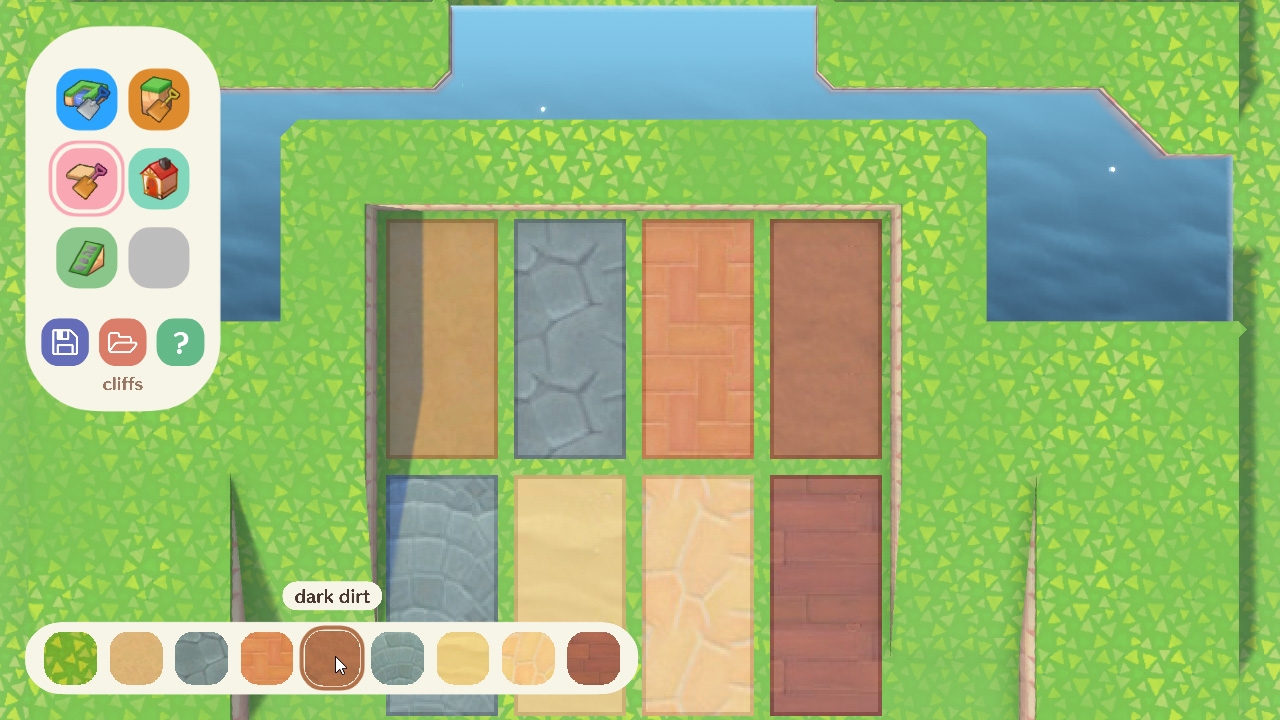The width and height of the screenshot is (1280, 720).
Task: Select the dark stone tile swatch
Action: [397, 658]
